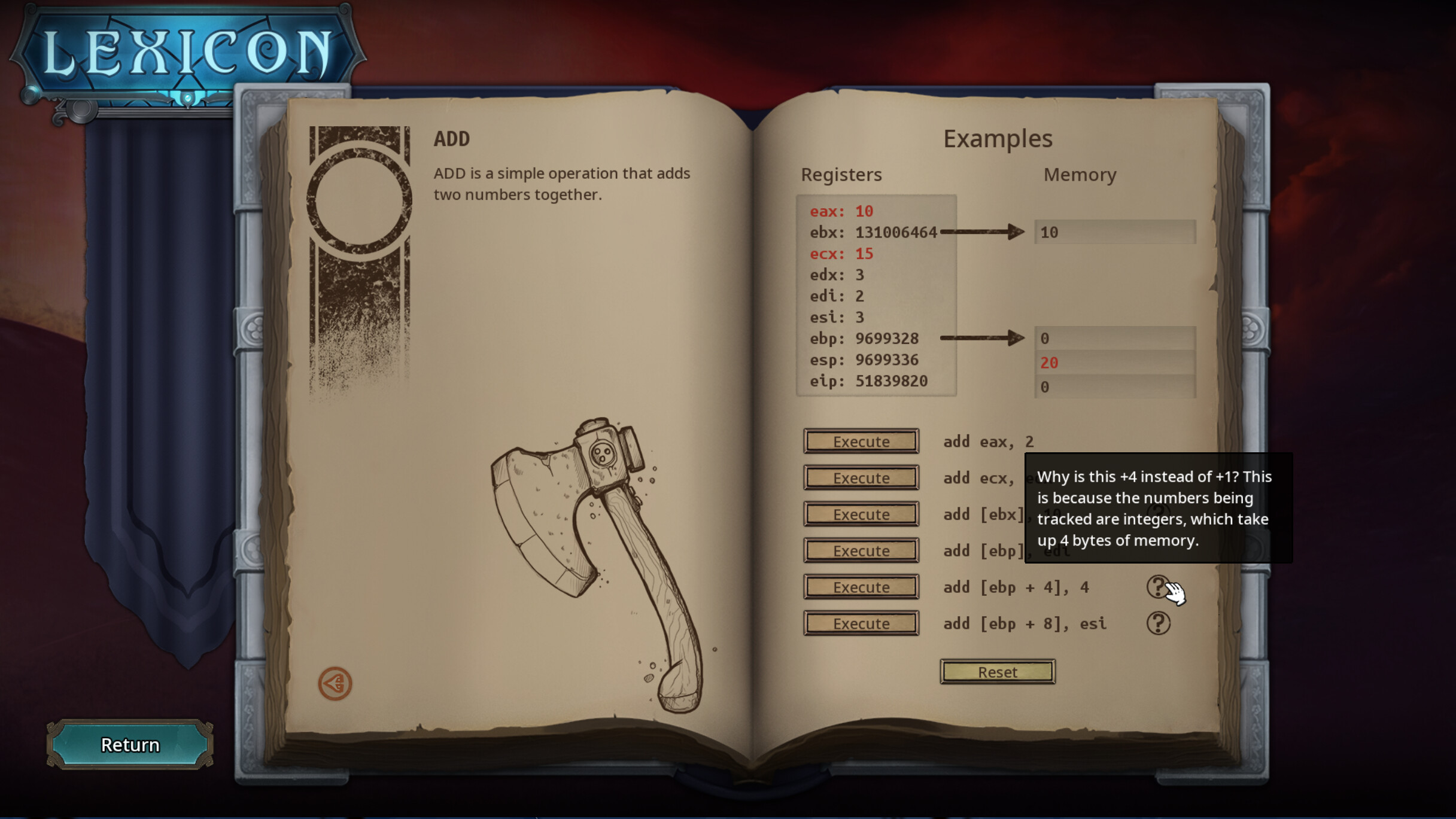Click the Return button at bottom left
Image resolution: width=1456 pixels, height=819 pixels.
tap(129, 744)
